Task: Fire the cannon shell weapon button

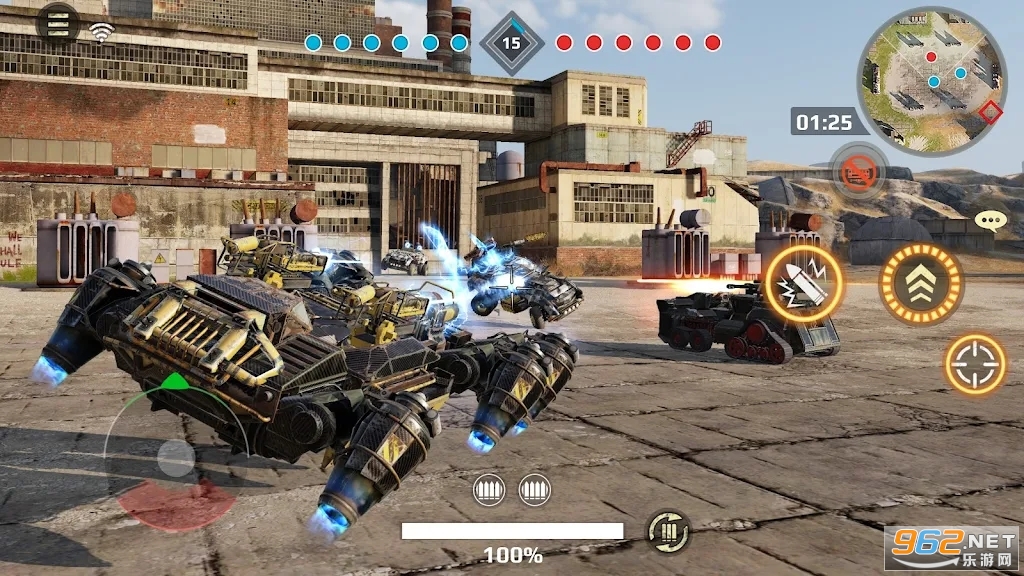Action: (804, 284)
